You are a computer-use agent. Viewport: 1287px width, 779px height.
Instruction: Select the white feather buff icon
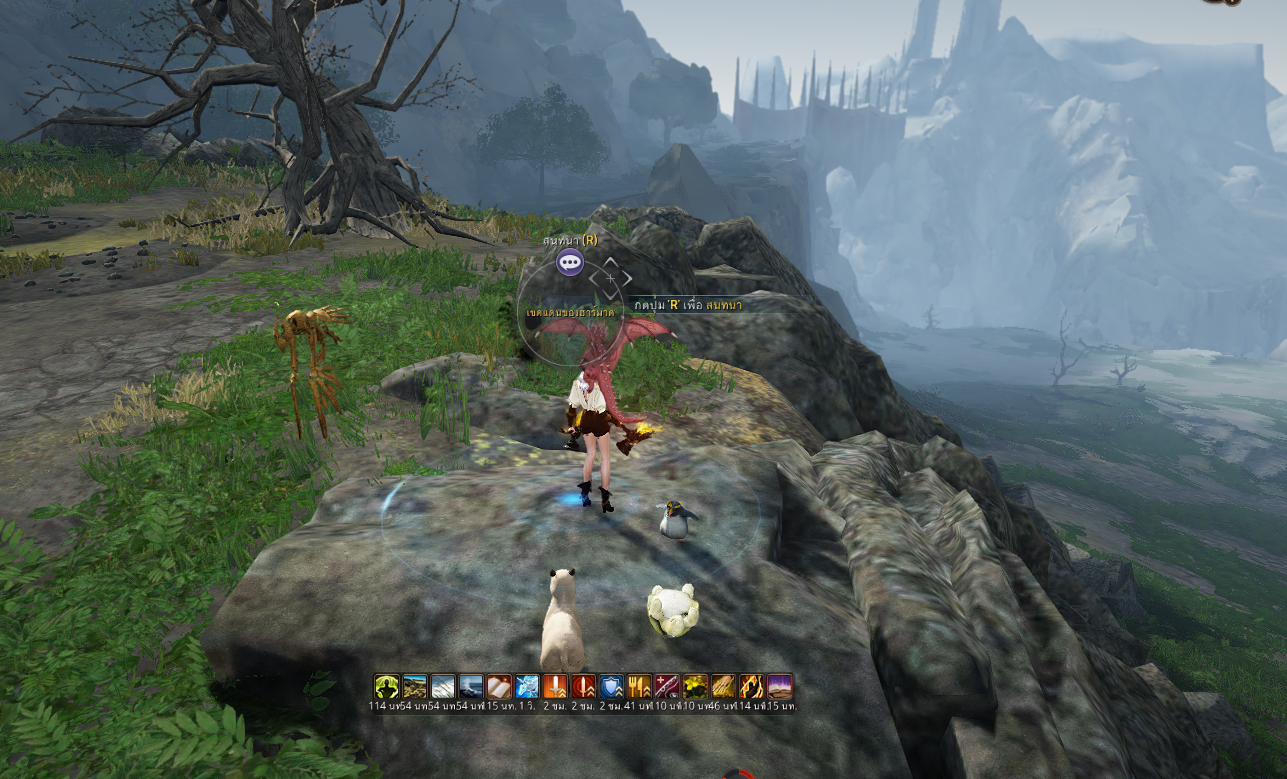(x=442, y=686)
